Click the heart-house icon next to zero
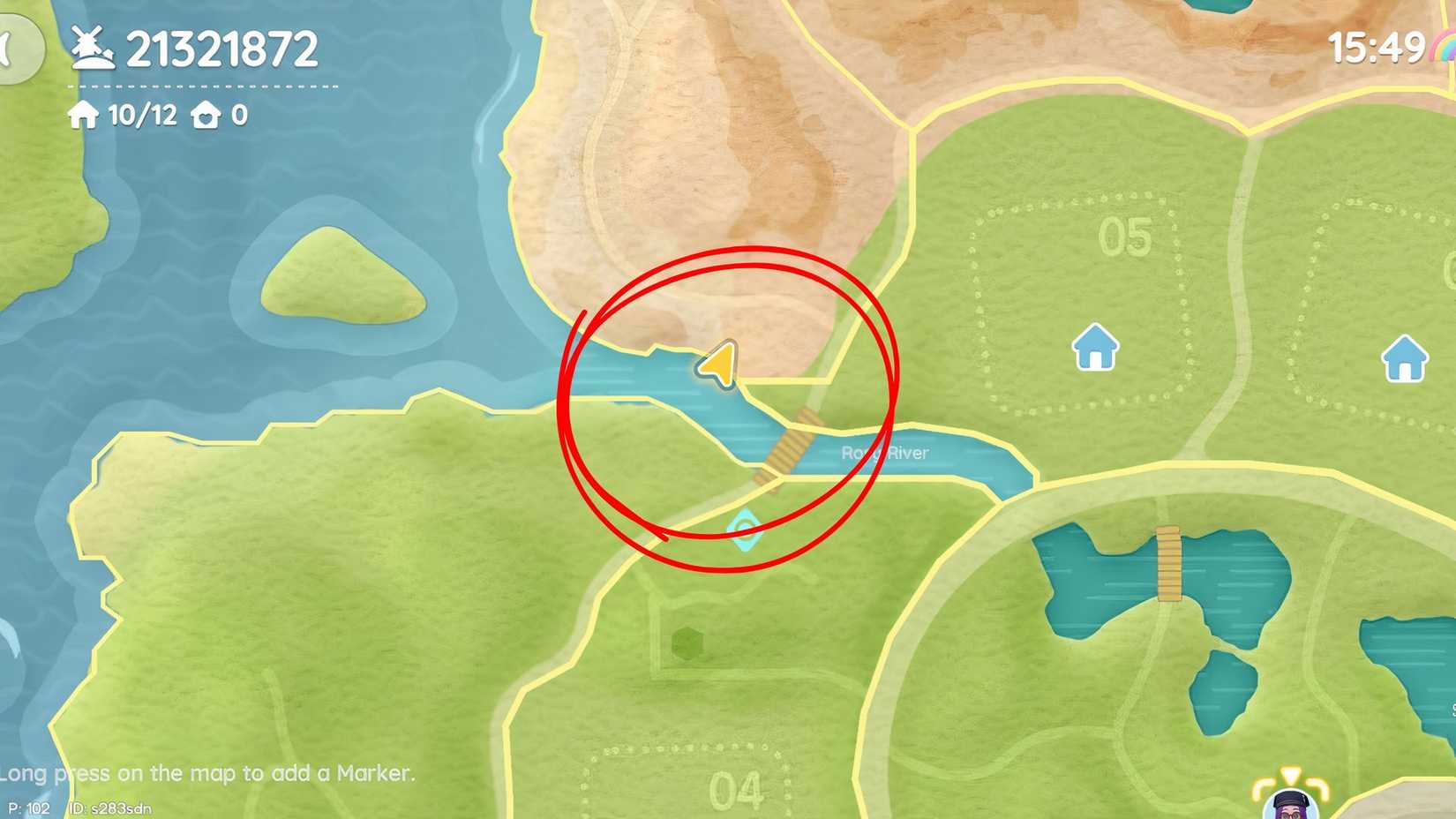The image size is (1456, 819). coord(206,115)
